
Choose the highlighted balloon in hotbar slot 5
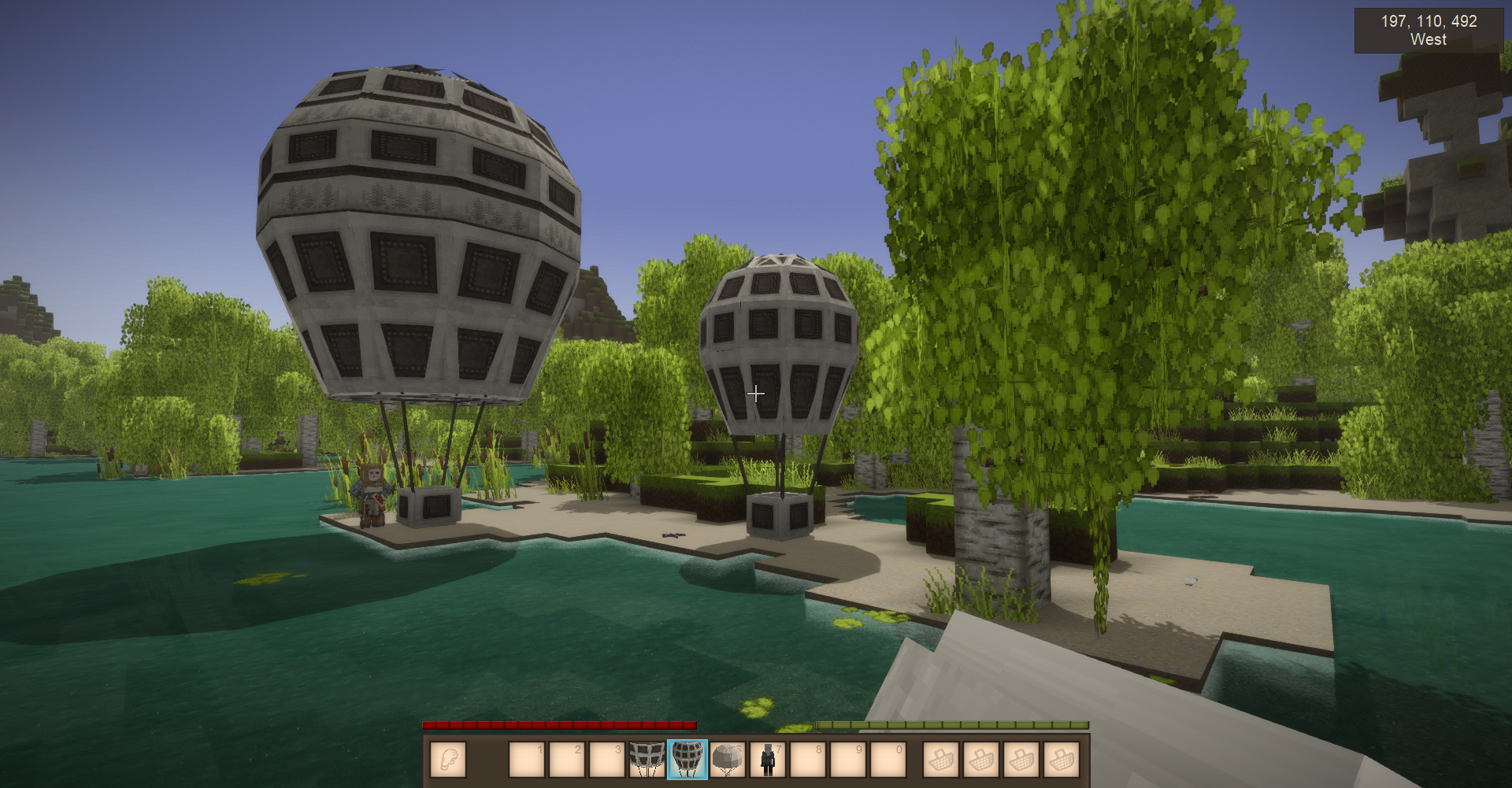pos(687,760)
